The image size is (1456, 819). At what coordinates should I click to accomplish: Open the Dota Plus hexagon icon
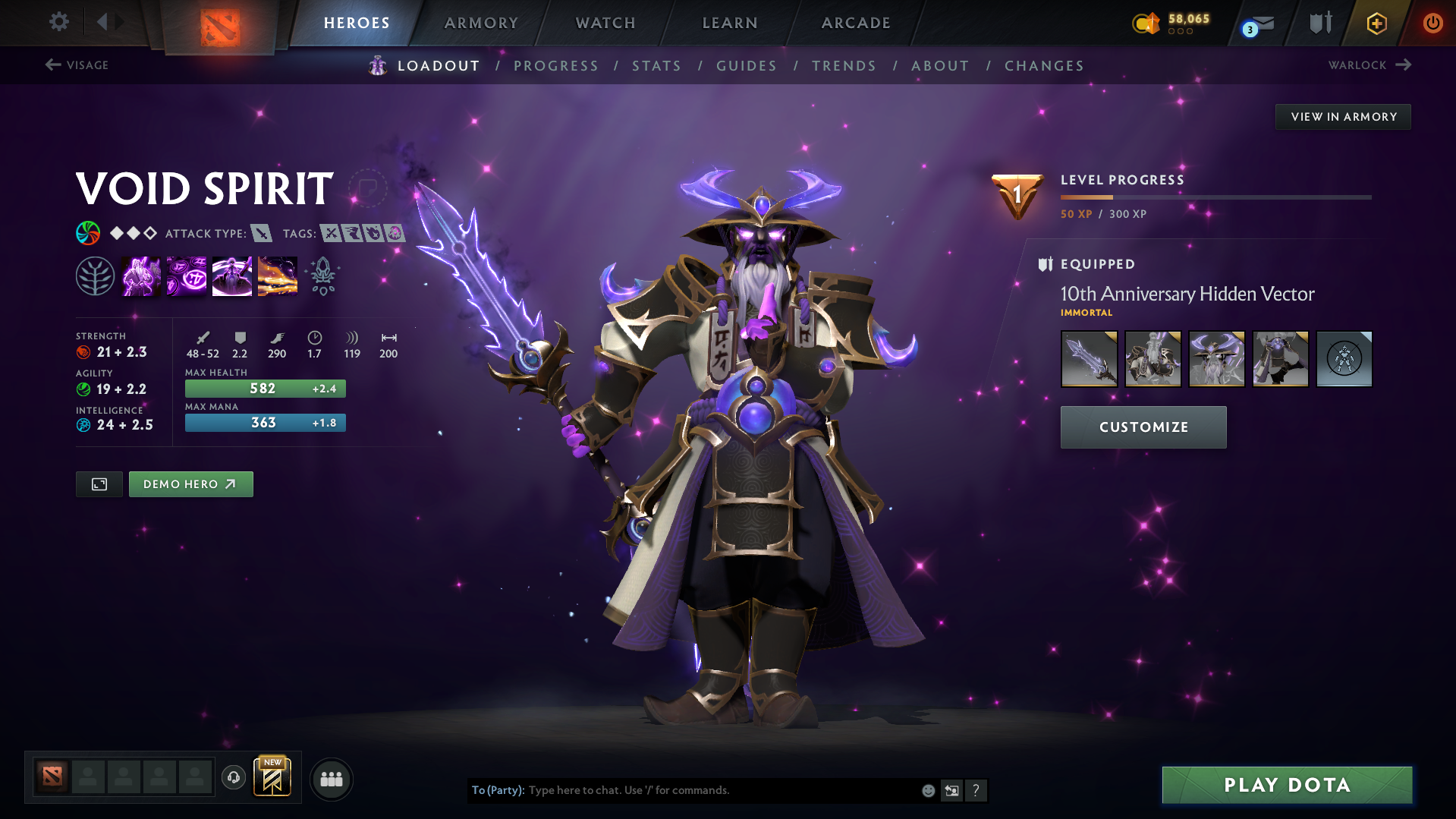(x=1376, y=23)
